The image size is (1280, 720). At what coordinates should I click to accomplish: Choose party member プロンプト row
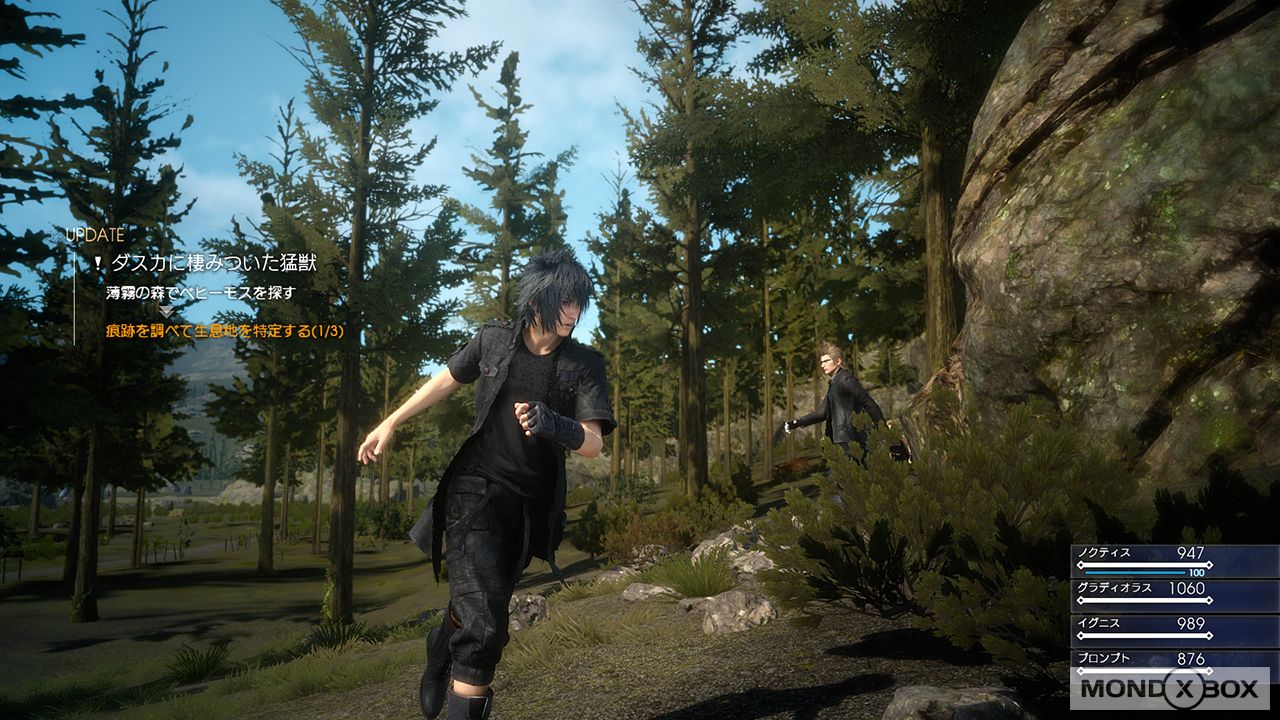point(1174,660)
